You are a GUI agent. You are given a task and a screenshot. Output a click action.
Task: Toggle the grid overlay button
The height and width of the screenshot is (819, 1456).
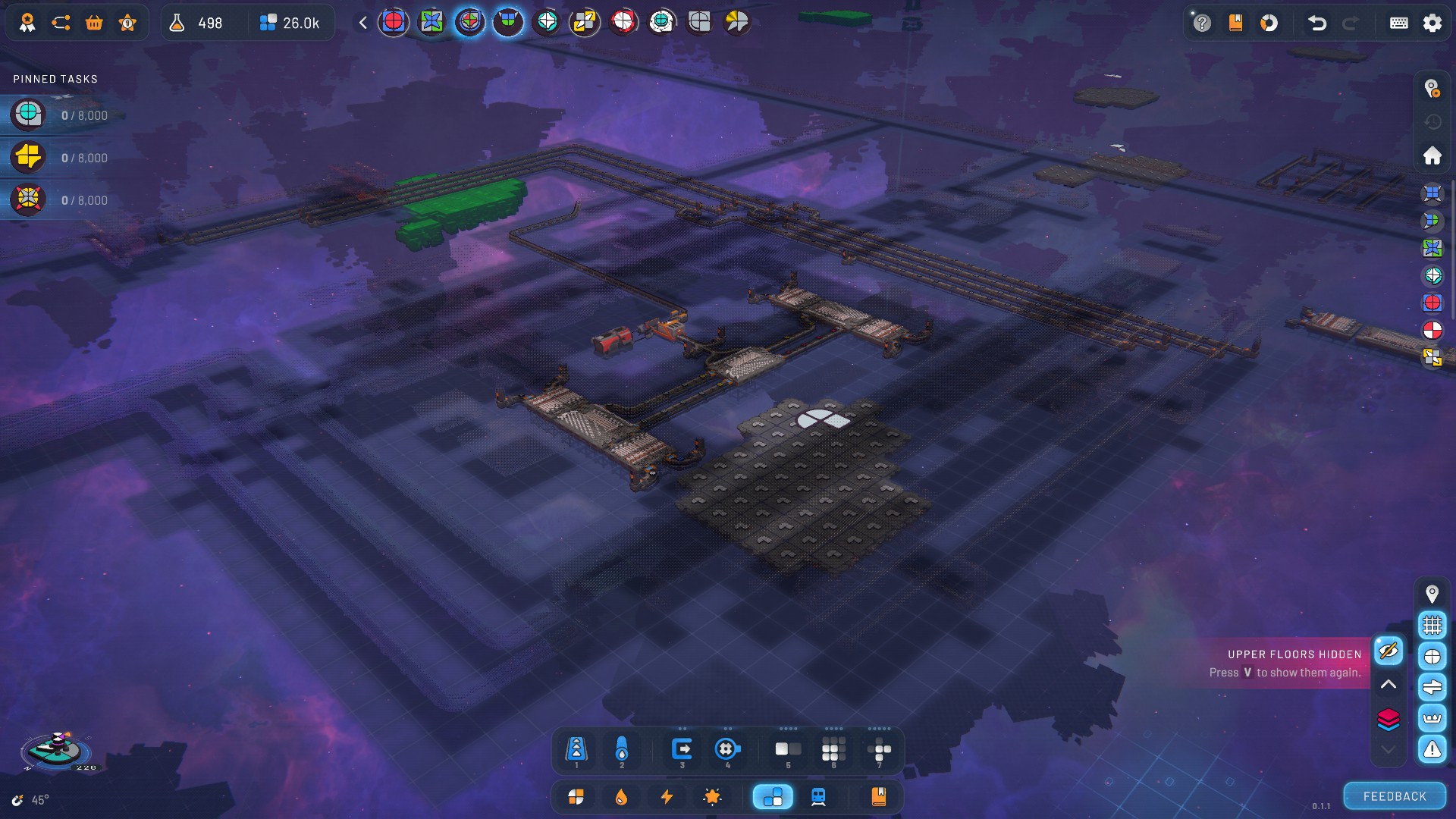click(x=1432, y=626)
